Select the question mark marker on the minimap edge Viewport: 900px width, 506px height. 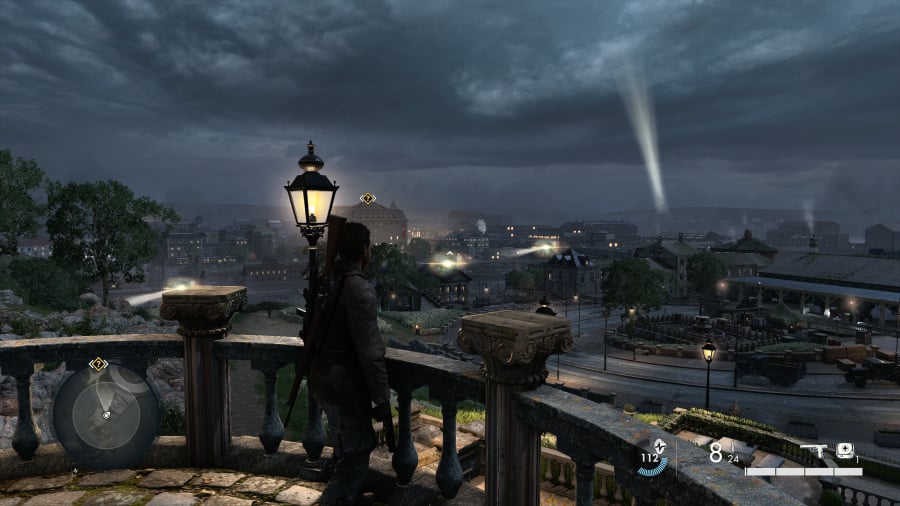98,364
